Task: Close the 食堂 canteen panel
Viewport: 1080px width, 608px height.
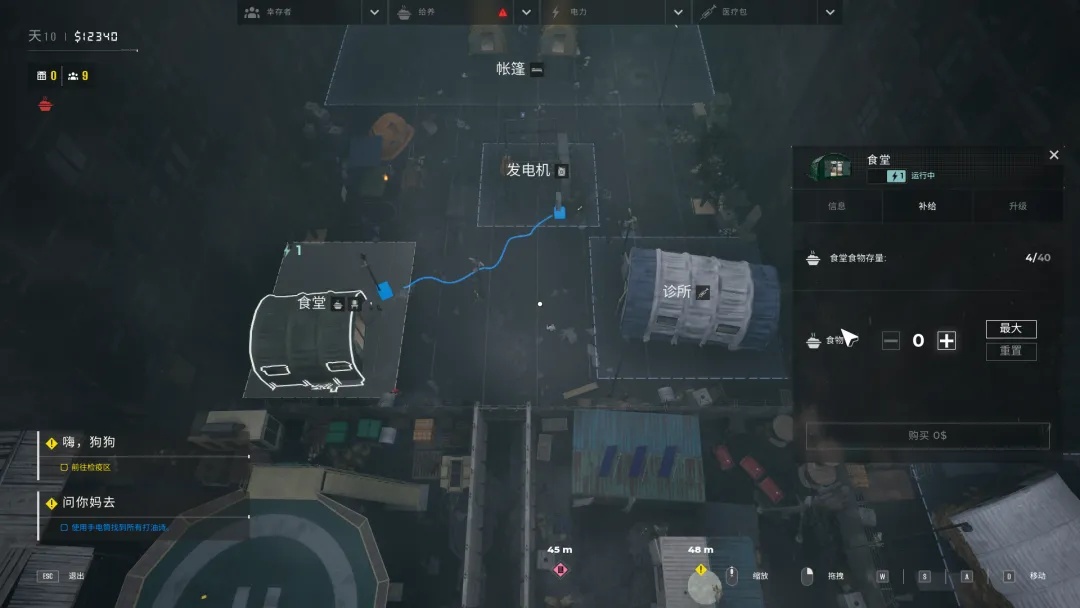Action: point(1053,155)
